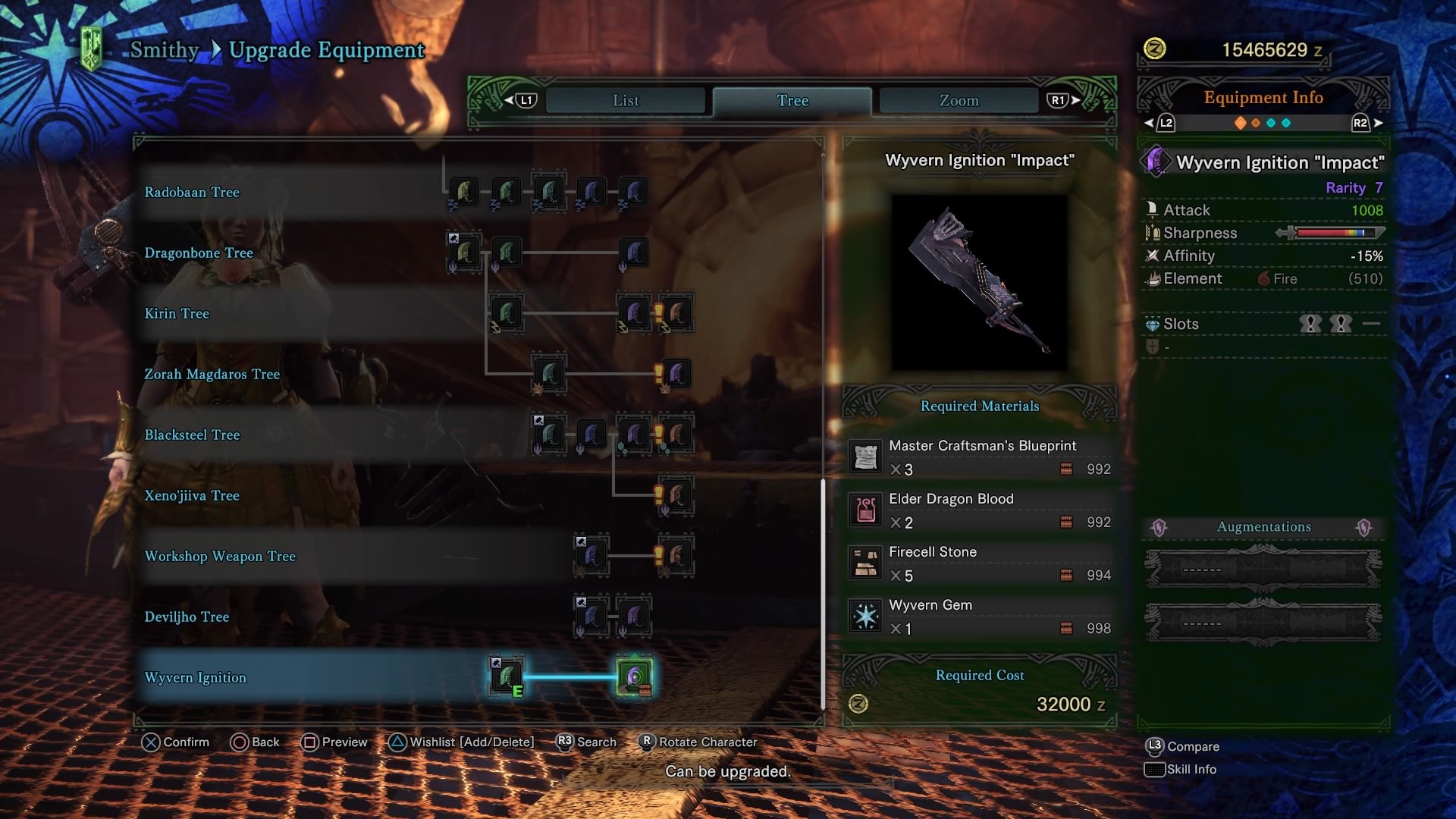Click the first weapon node in Radobaan Tree
This screenshot has width=1456, height=819.
[x=463, y=192]
